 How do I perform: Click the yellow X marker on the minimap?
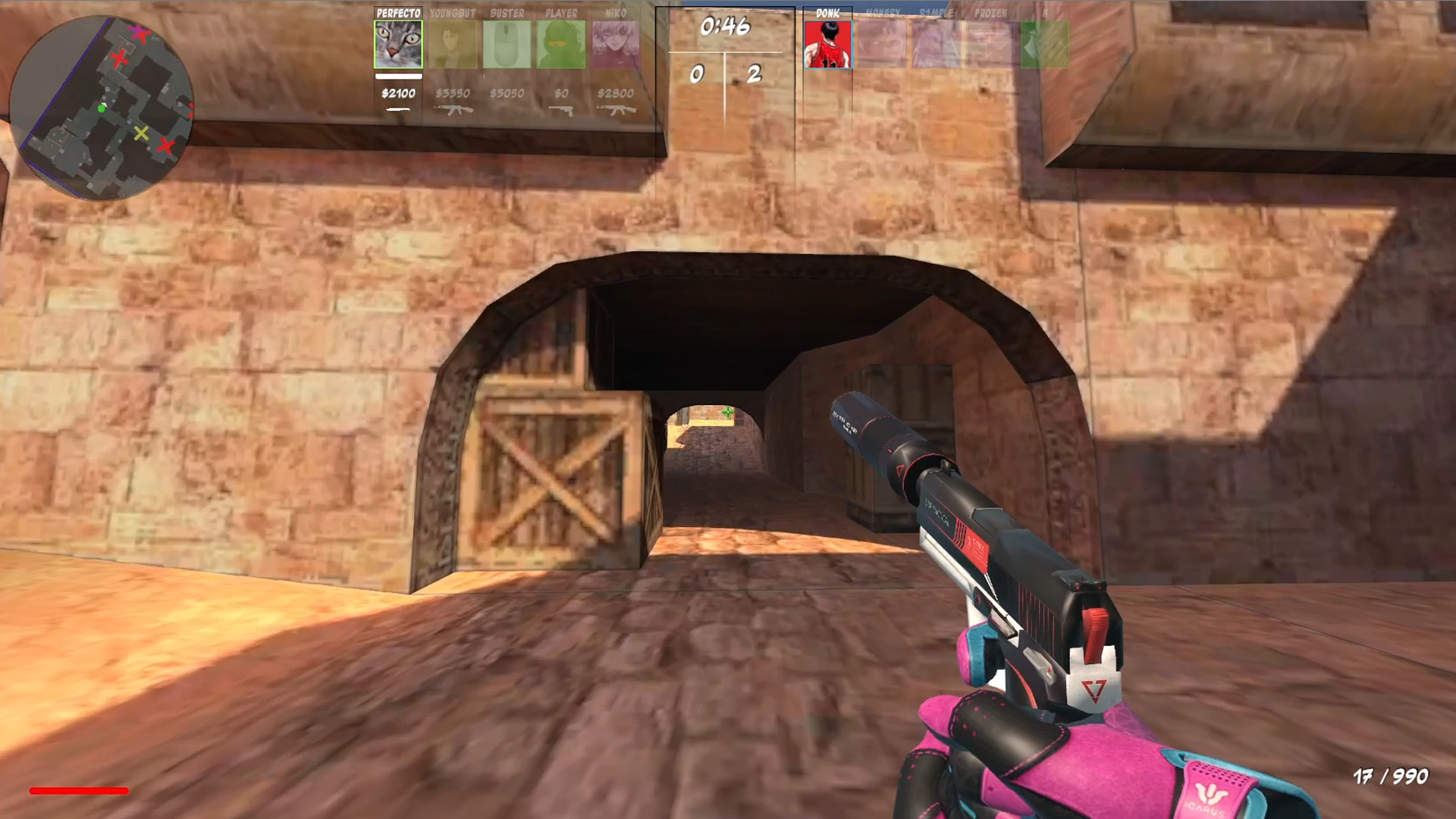(141, 134)
